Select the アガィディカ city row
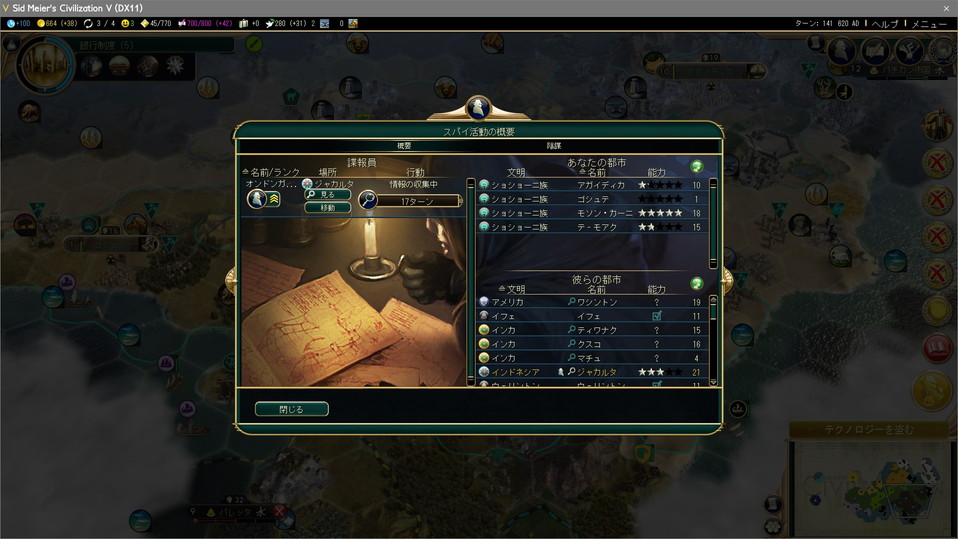The width and height of the screenshot is (958, 539). pyautogui.click(x=595, y=185)
